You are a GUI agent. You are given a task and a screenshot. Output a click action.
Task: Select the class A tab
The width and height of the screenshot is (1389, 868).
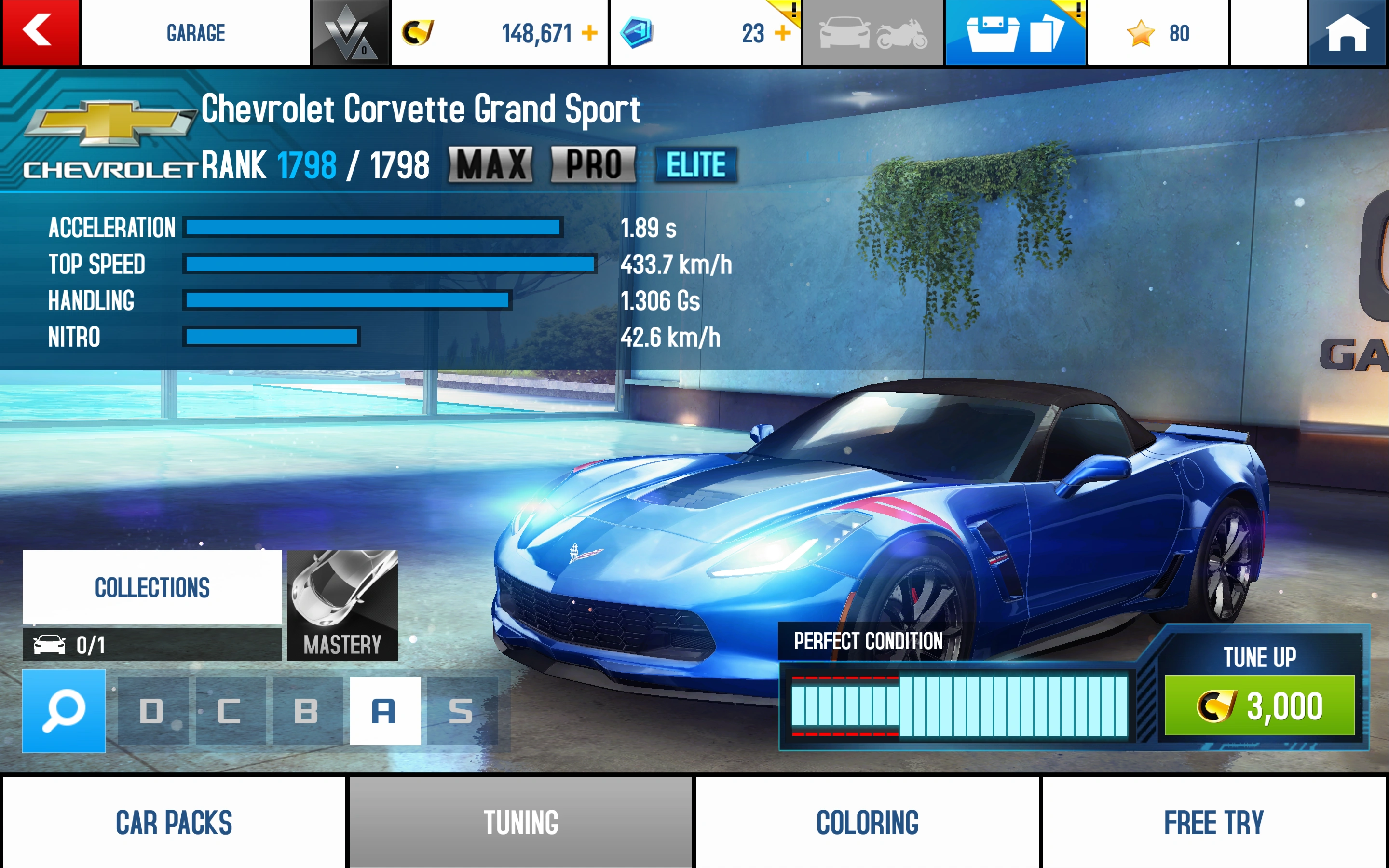coord(384,711)
